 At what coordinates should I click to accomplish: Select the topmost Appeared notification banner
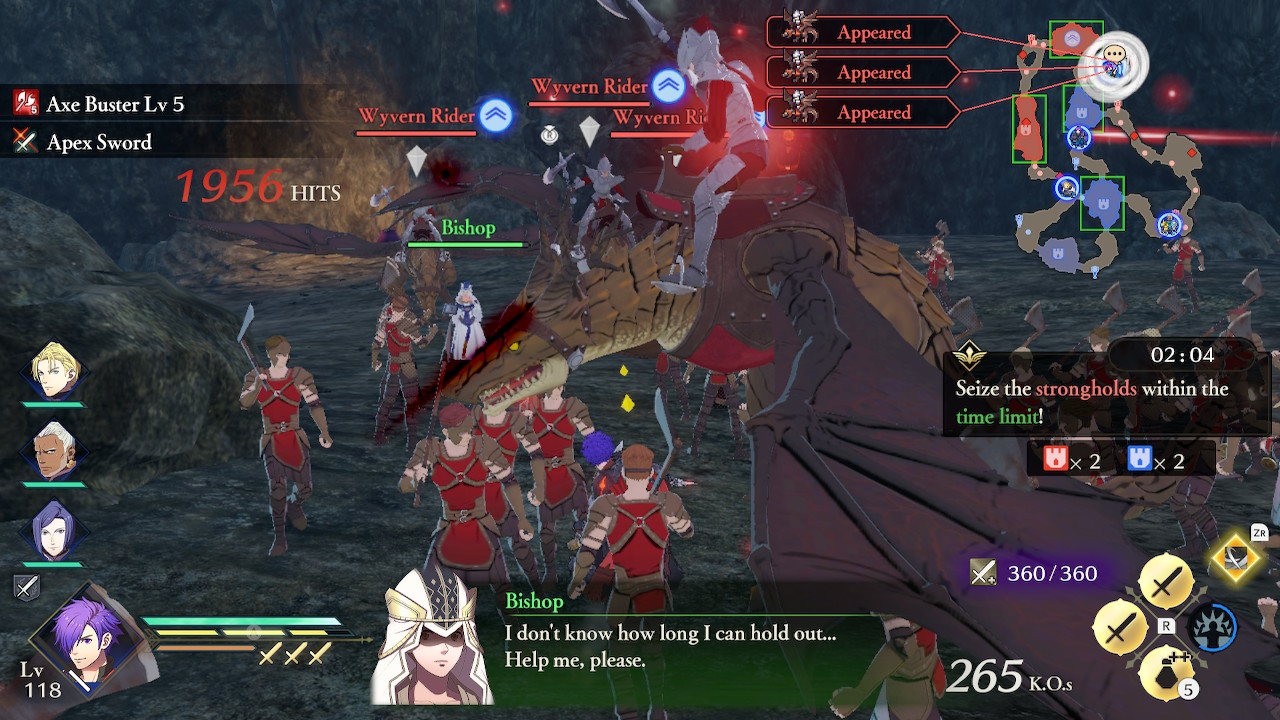[x=875, y=32]
